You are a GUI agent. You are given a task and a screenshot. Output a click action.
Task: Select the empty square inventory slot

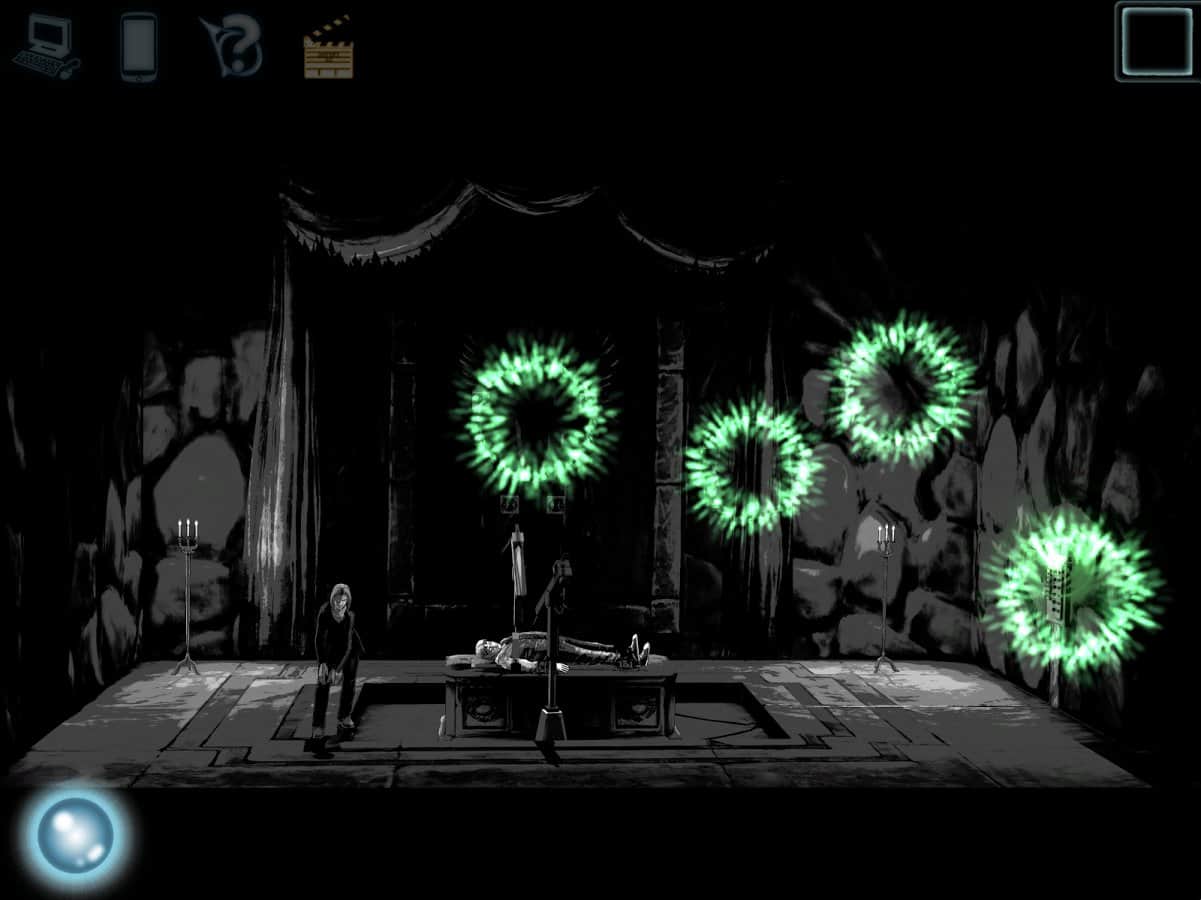pyautogui.click(x=1156, y=41)
